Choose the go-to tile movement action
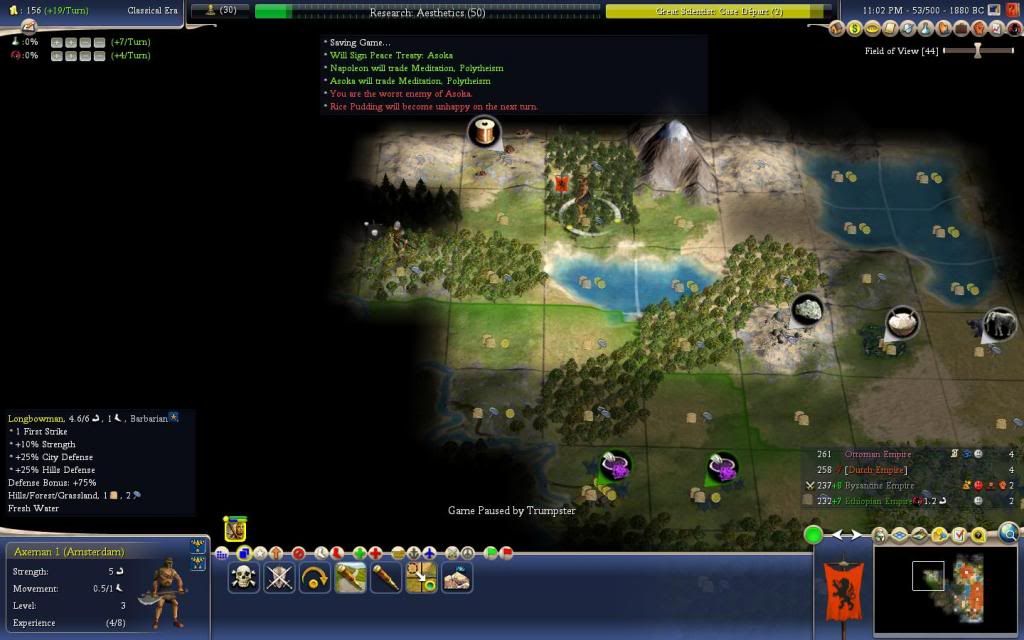The width and height of the screenshot is (1024, 640). (x=421, y=577)
